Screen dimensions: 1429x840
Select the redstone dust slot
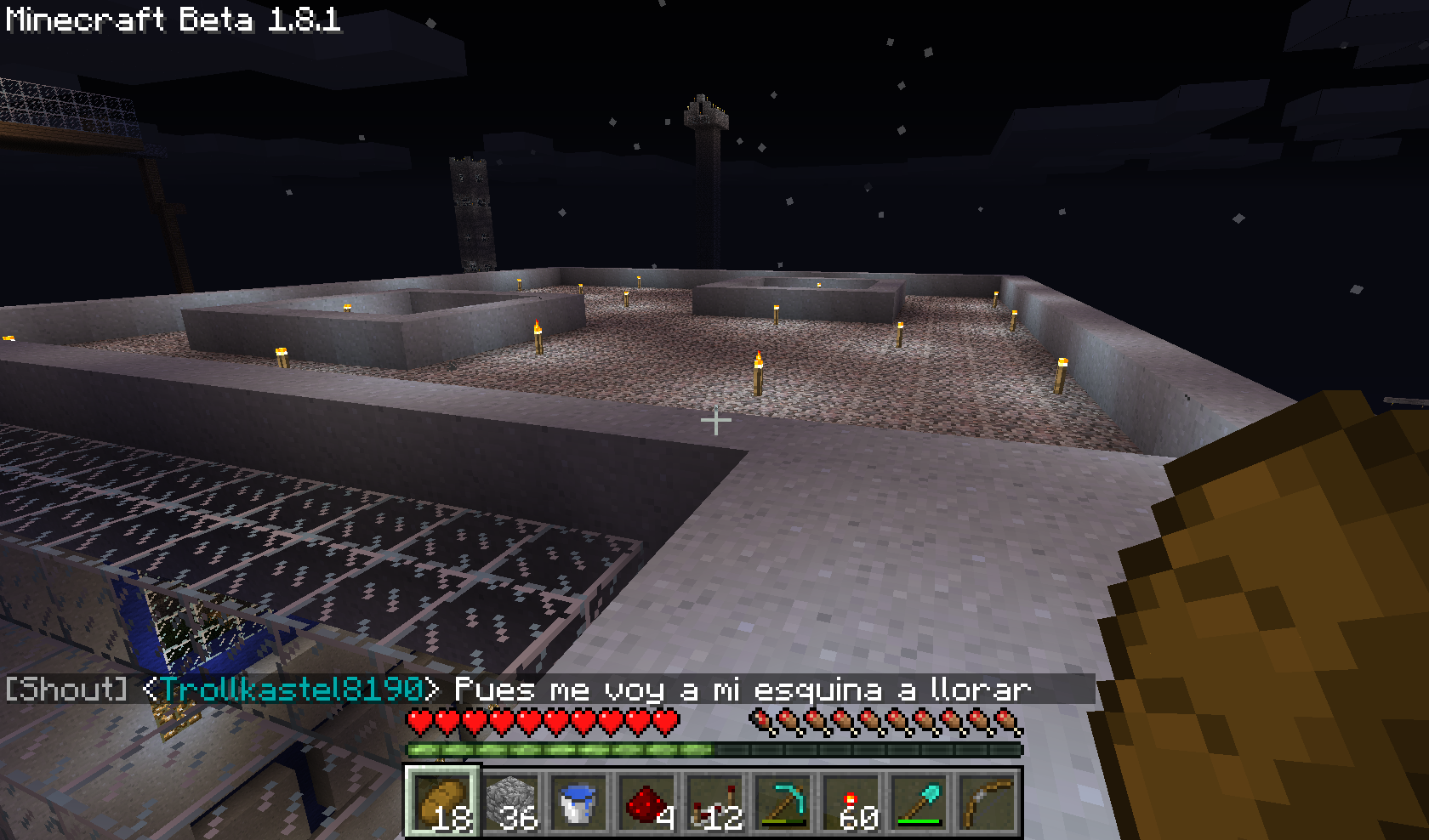click(x=647, y=801)
